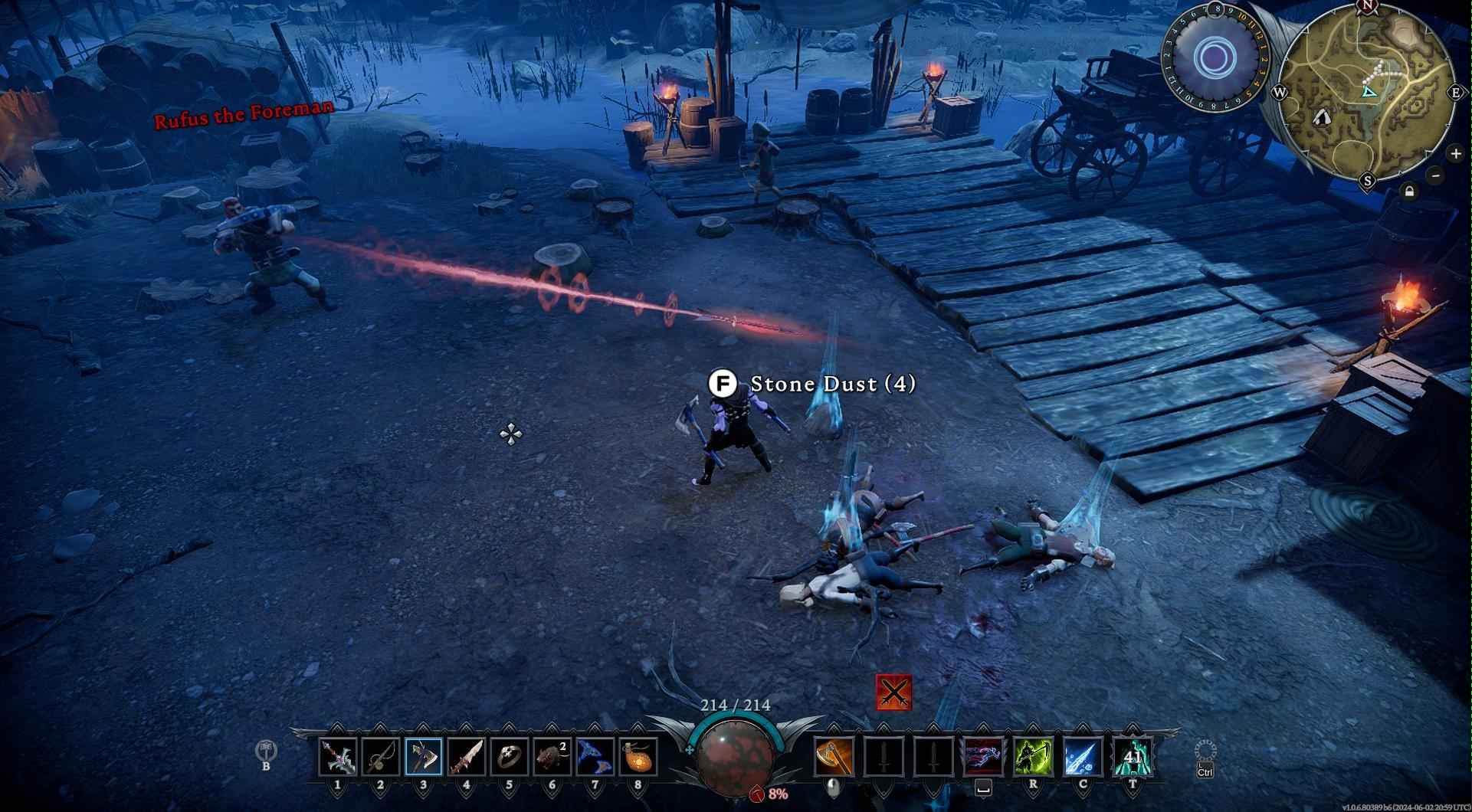Viewport: 1472px width, 812px height.
Task: Click the teal ultimate ability on cooldown
Action: pyautogui.click(x=1133, y=757)
